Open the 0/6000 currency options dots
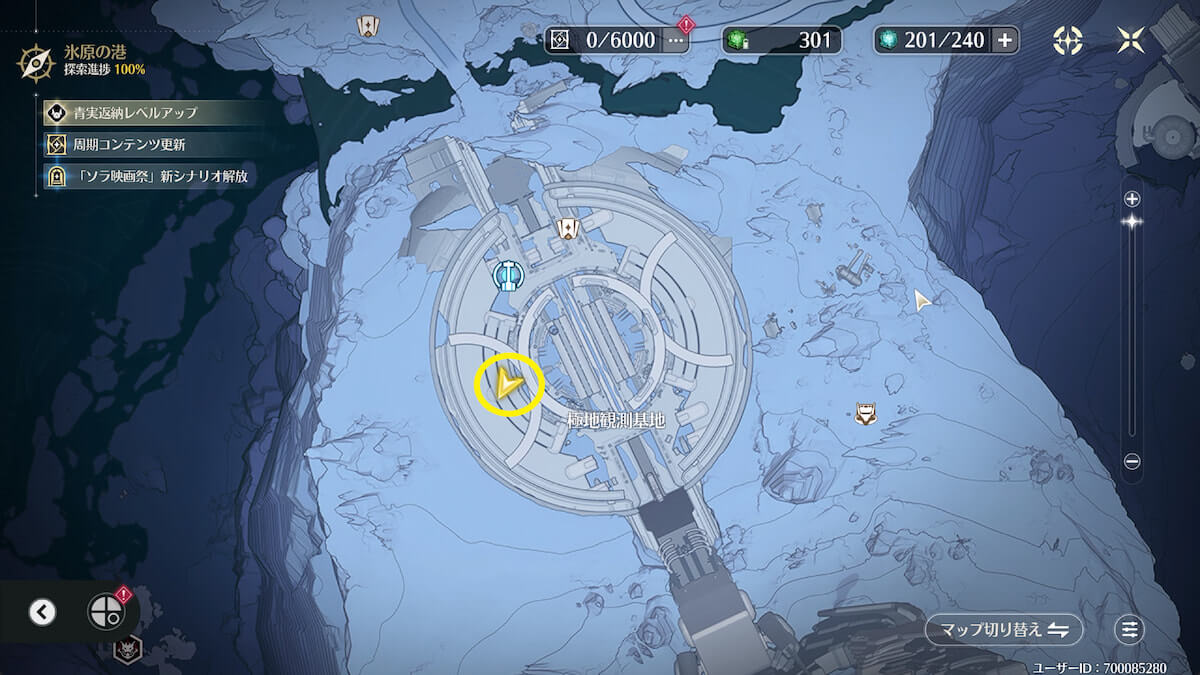Viewport: 1200px width, 675px height. click(x=677, y=40)
